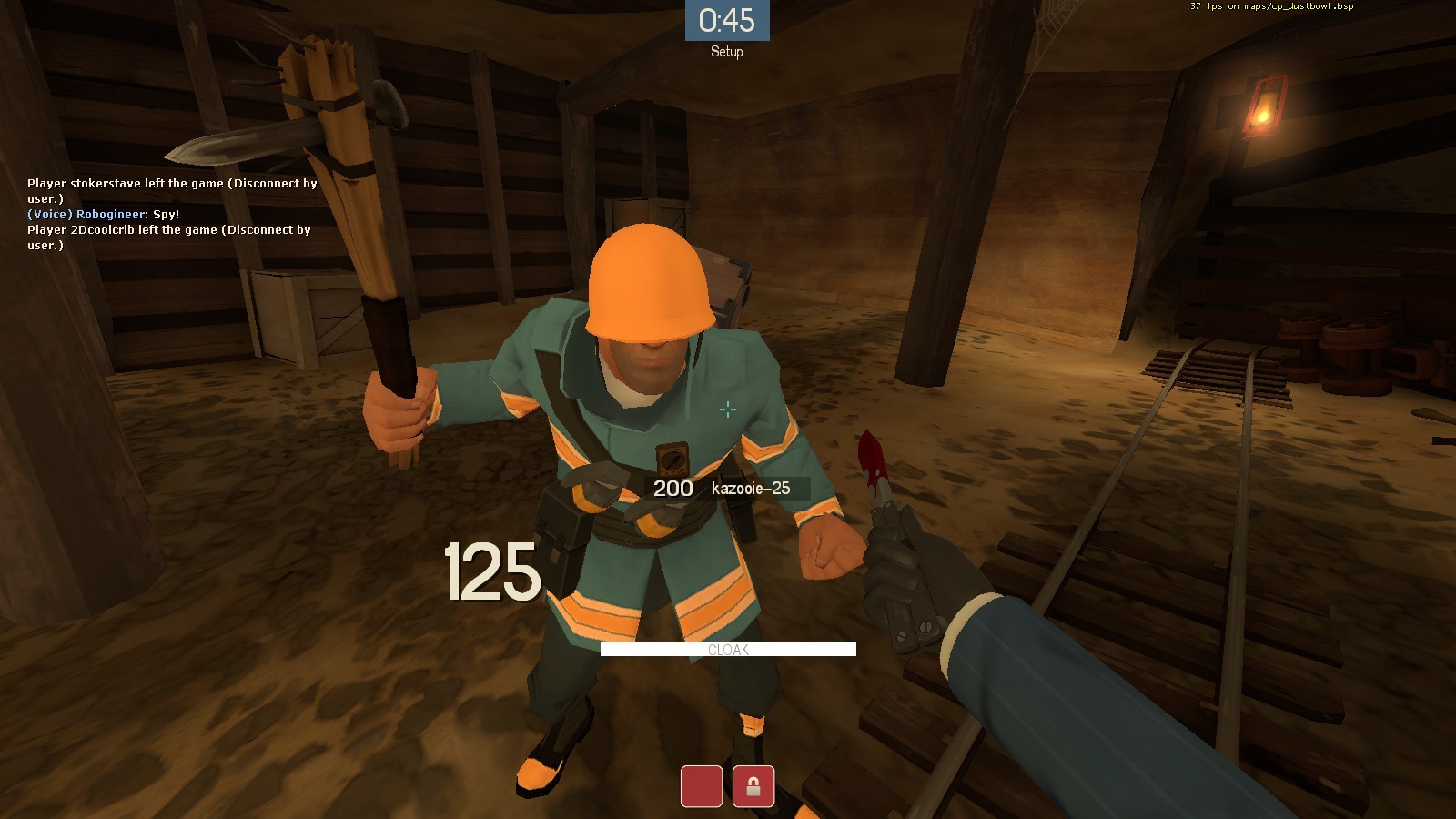Click the Setup timer showing 0:45
The image size is (1456, 819).
[728, 18]
